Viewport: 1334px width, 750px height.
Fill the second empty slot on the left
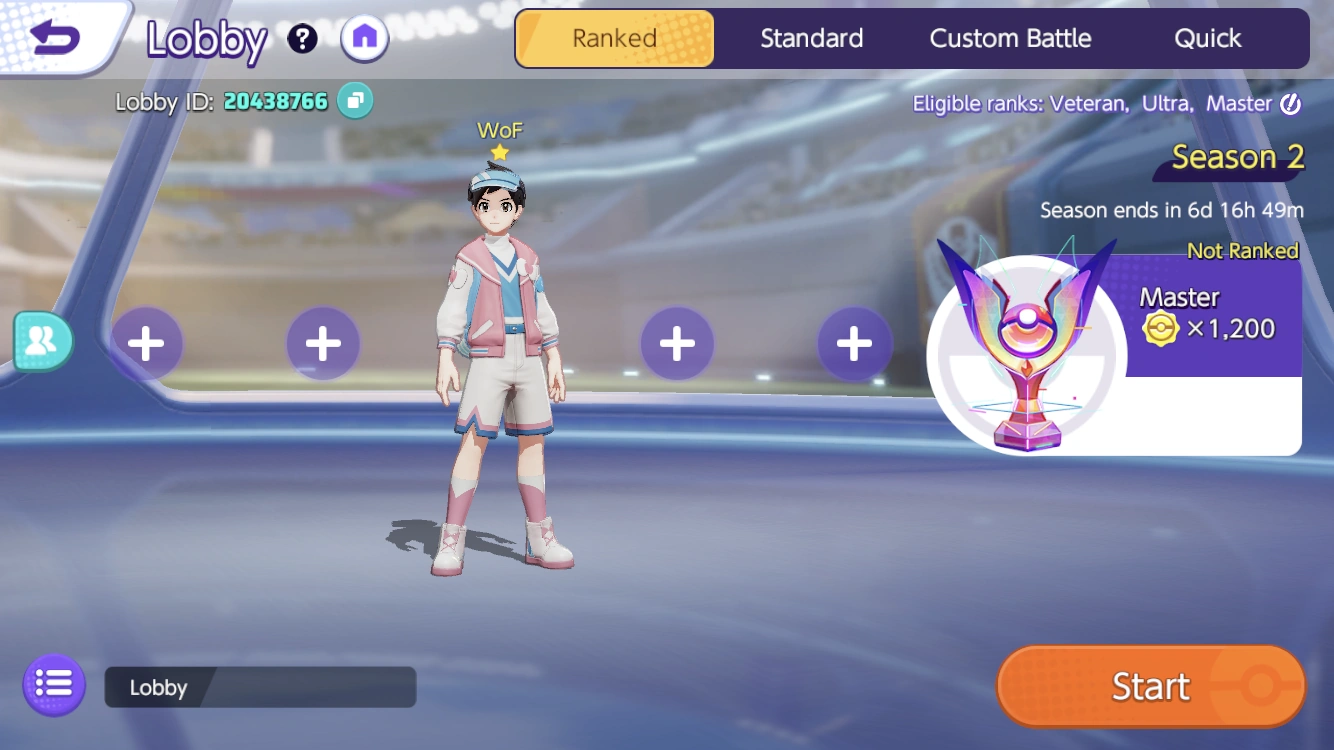point(323,342)
